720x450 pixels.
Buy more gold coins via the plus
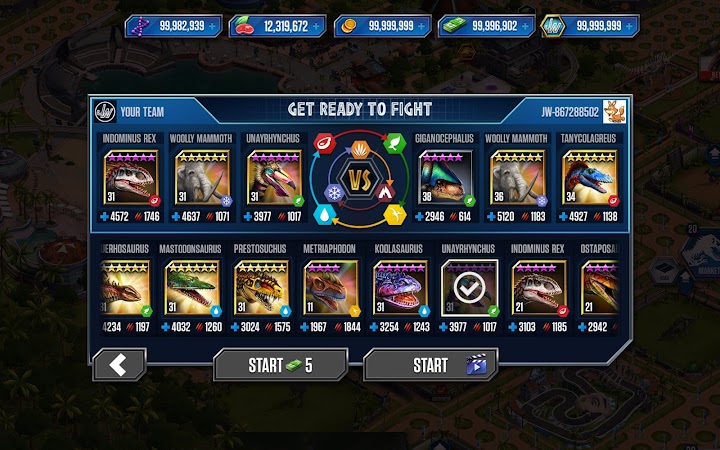[x=424, y=26]
